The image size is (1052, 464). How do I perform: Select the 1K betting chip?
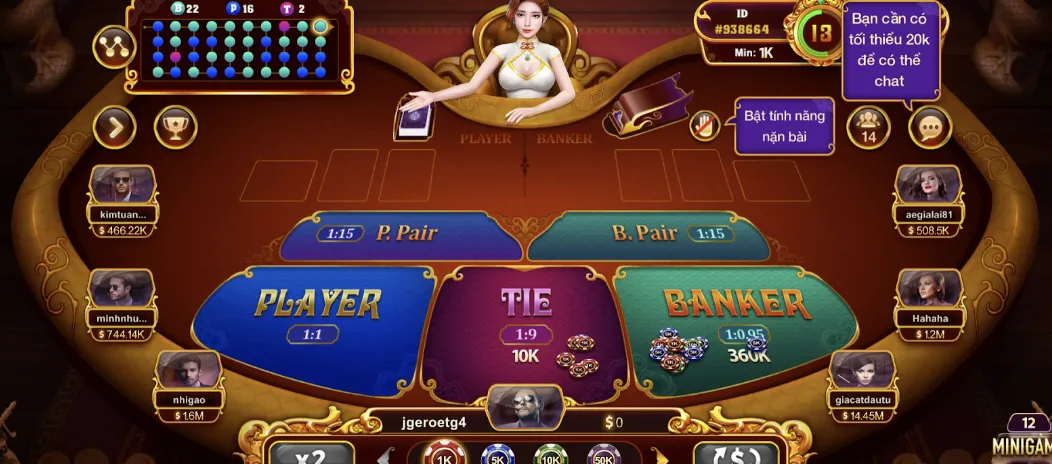[x=445, y=455]
